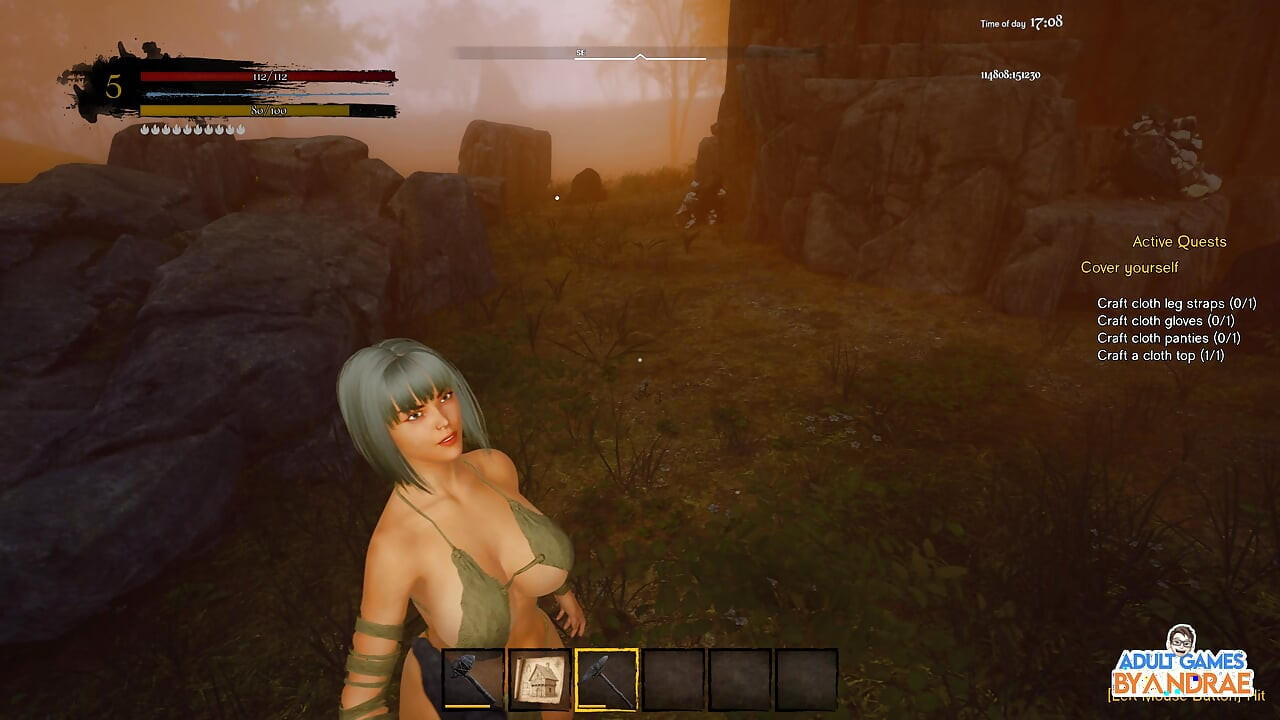Click the Craft cloth leg straps objective
This screenshot has width=1280, height=720.
click(1165, 303)
